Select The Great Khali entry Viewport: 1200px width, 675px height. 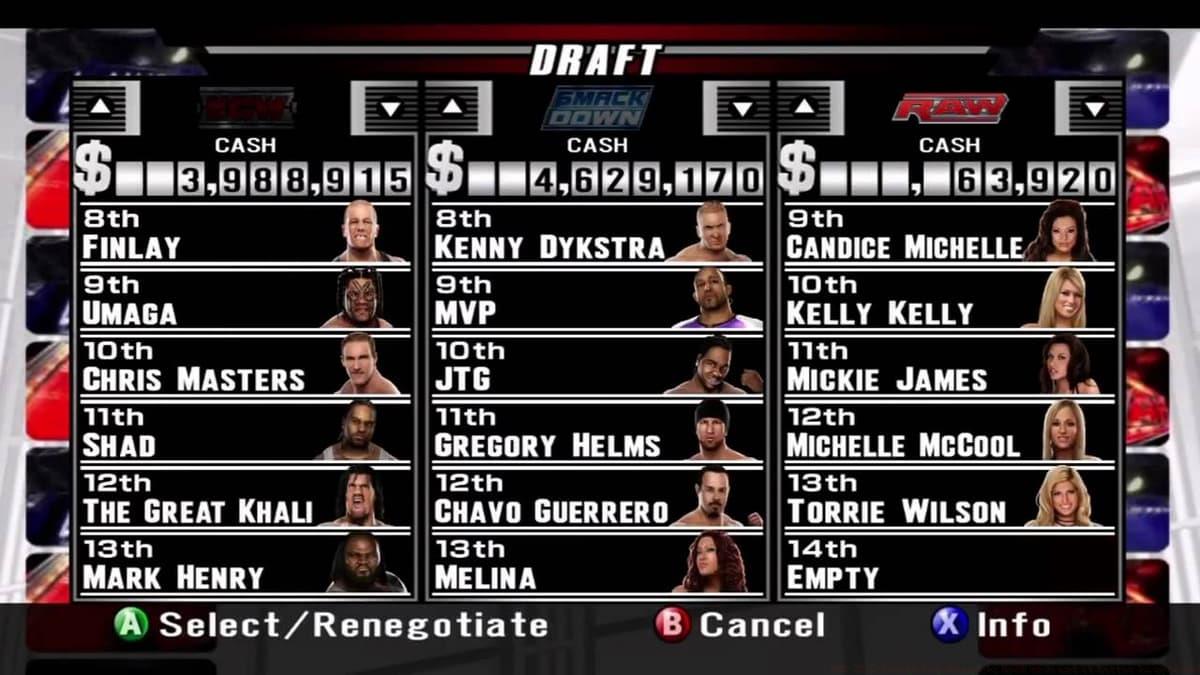pos(244,497)
